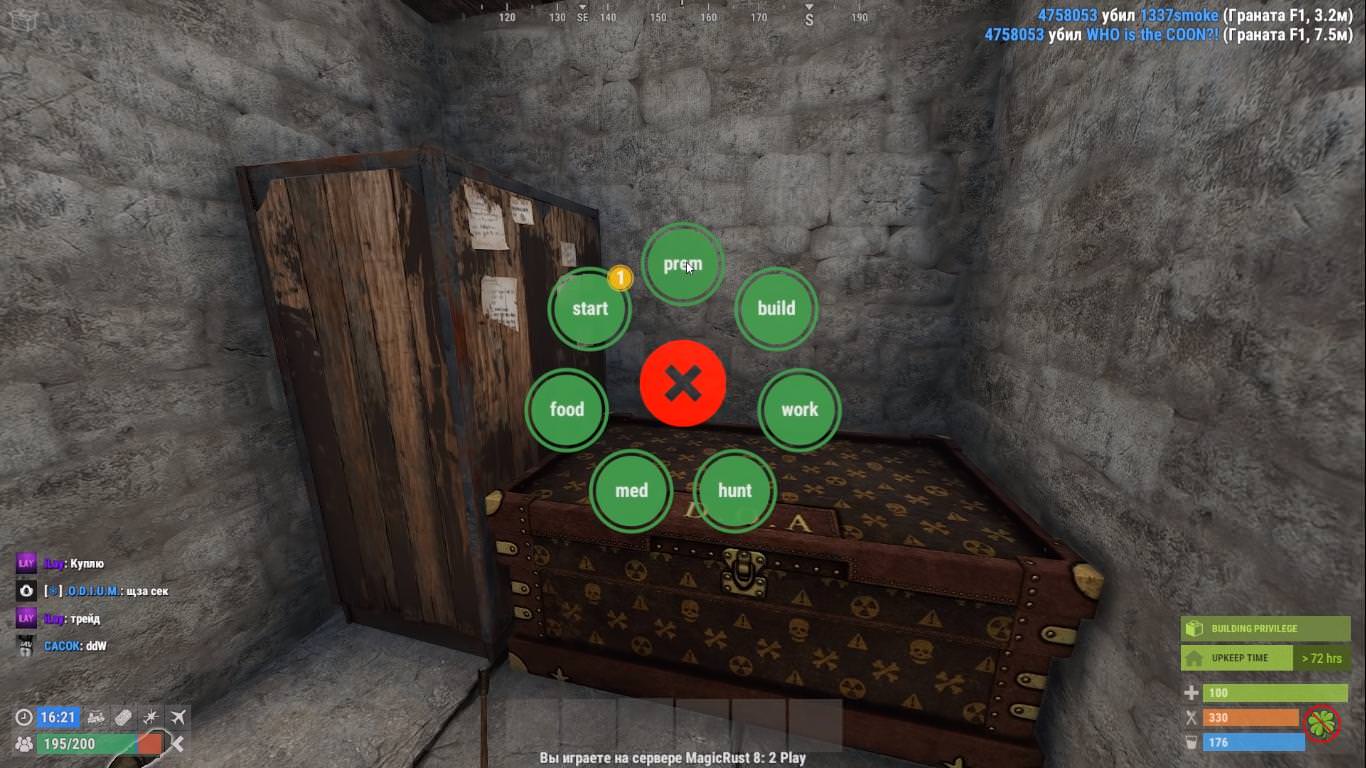Take the hunt kit
Image resolution: width=1366 pixels, height=768 pixels.
tap(735, 490)
